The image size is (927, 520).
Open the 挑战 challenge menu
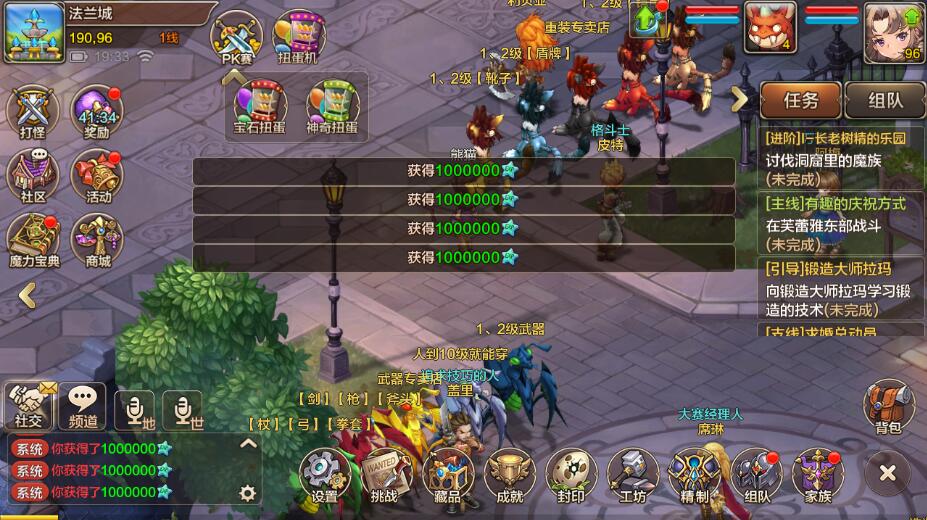click(x=386, y=473)
